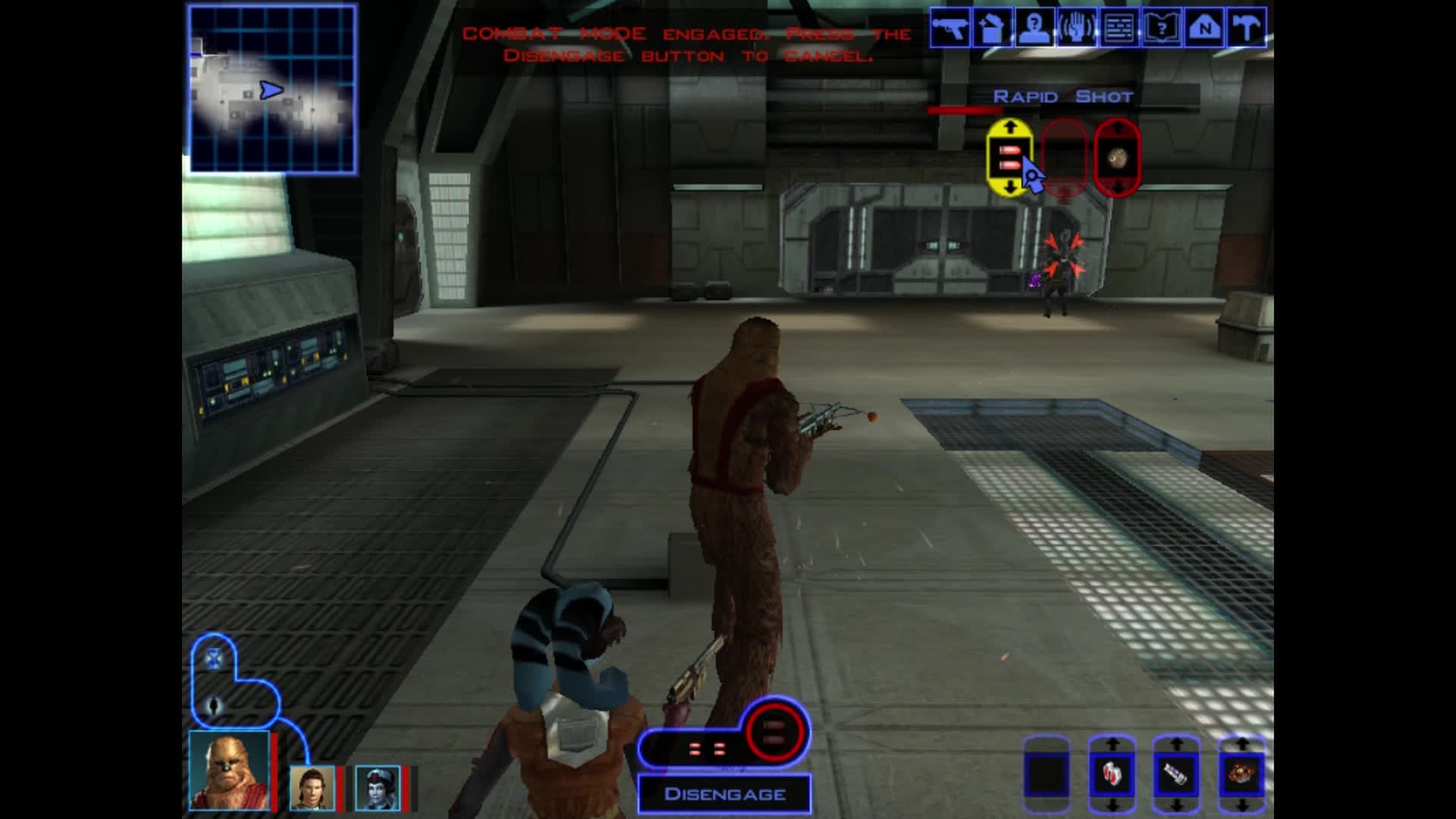Switch to the brown-haired human party member

click(312, 788)
